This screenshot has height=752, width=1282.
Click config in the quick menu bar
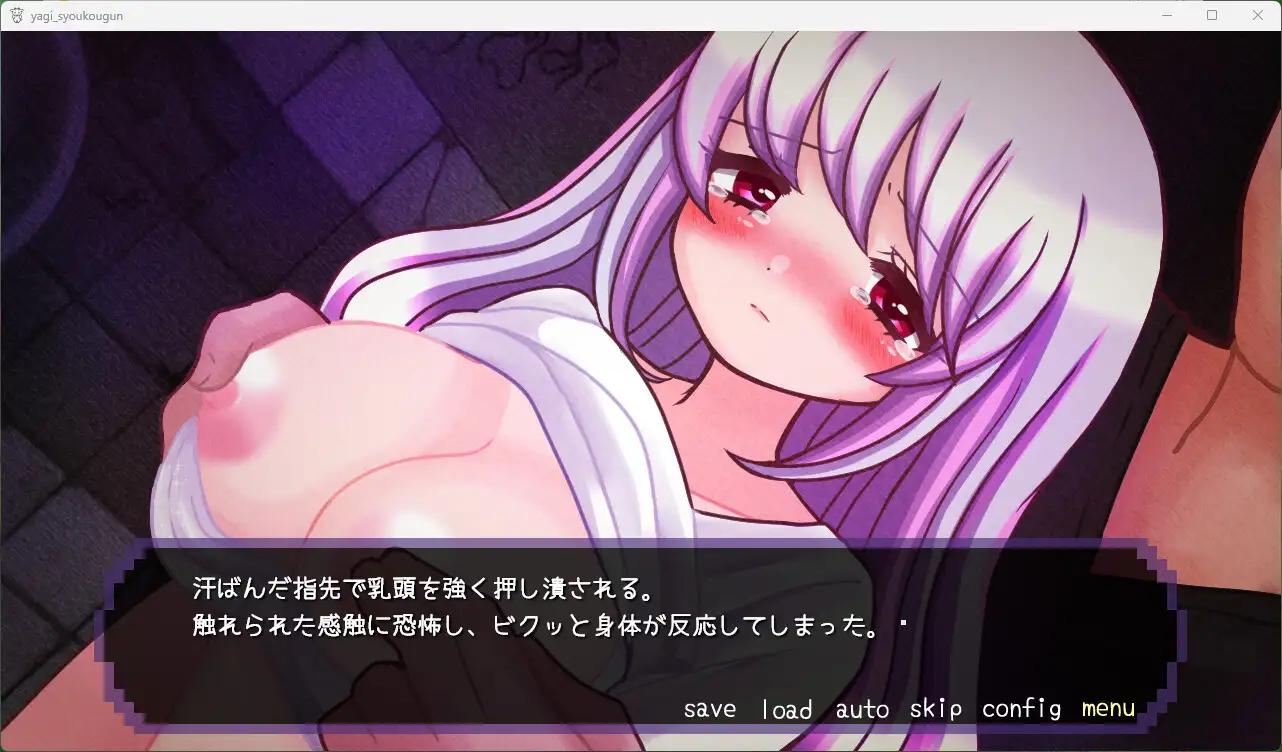tap(1020, 708)
